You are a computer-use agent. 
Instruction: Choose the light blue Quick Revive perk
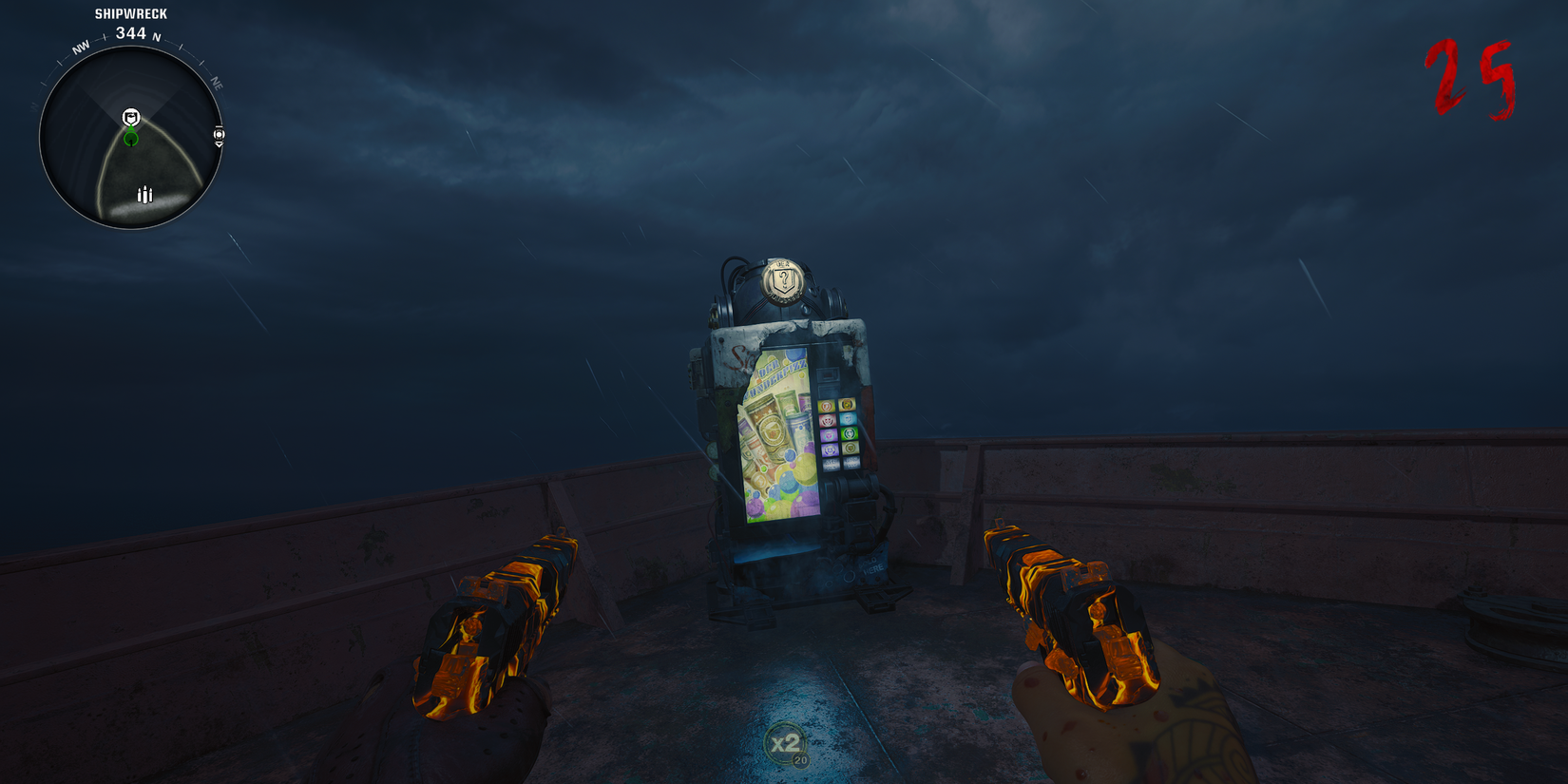click(848, 419)
